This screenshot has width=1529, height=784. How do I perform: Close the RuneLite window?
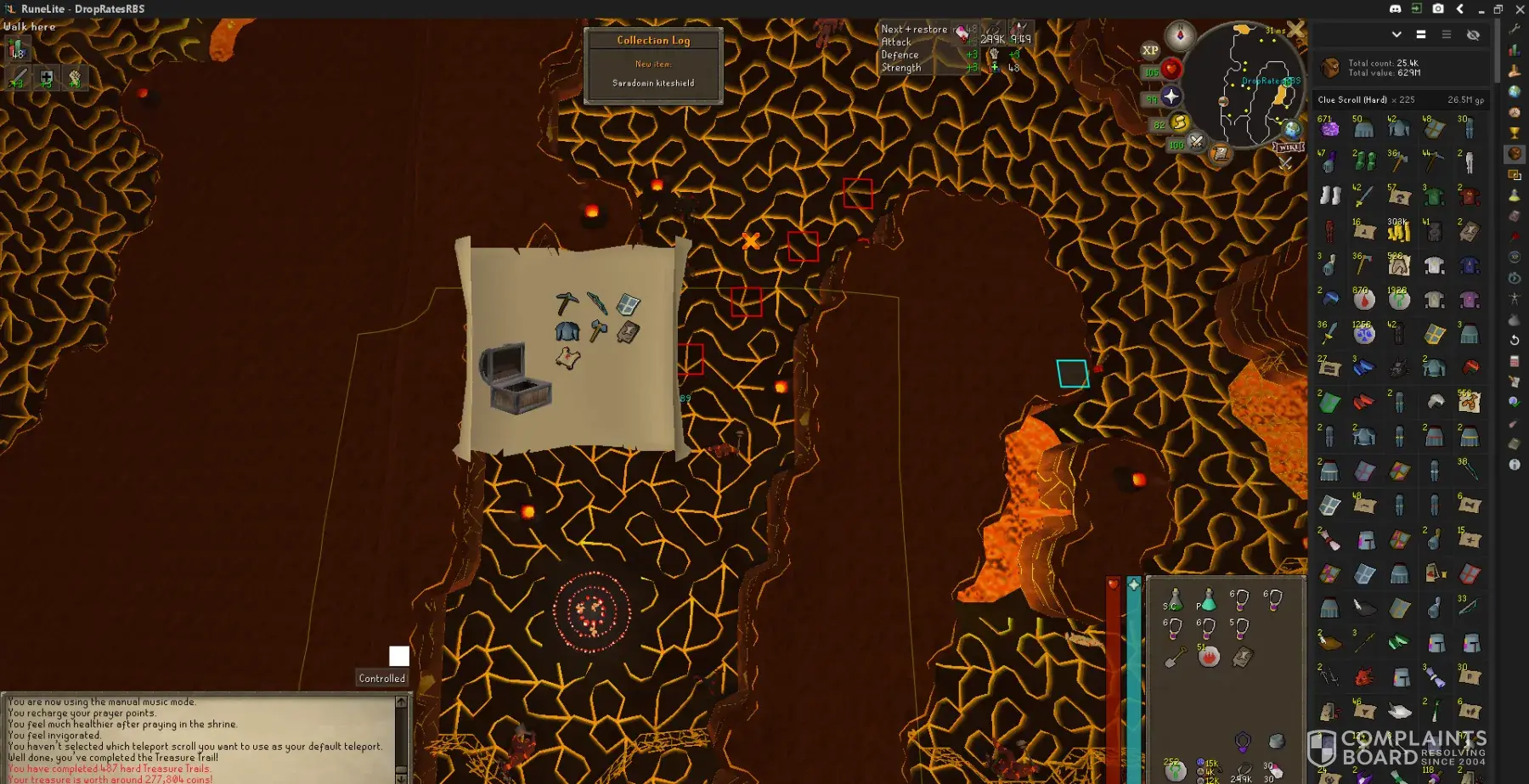pos(1519,8)
